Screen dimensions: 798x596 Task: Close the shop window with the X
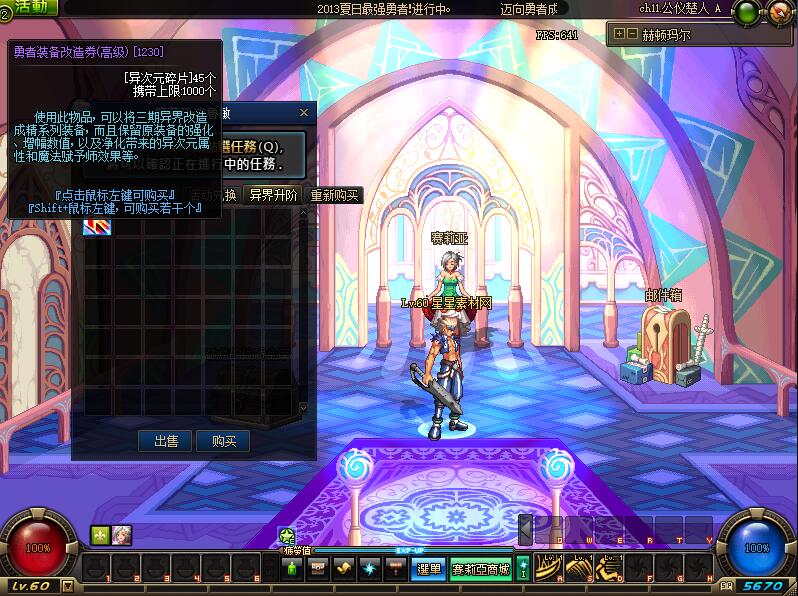(x=304, y=114)
